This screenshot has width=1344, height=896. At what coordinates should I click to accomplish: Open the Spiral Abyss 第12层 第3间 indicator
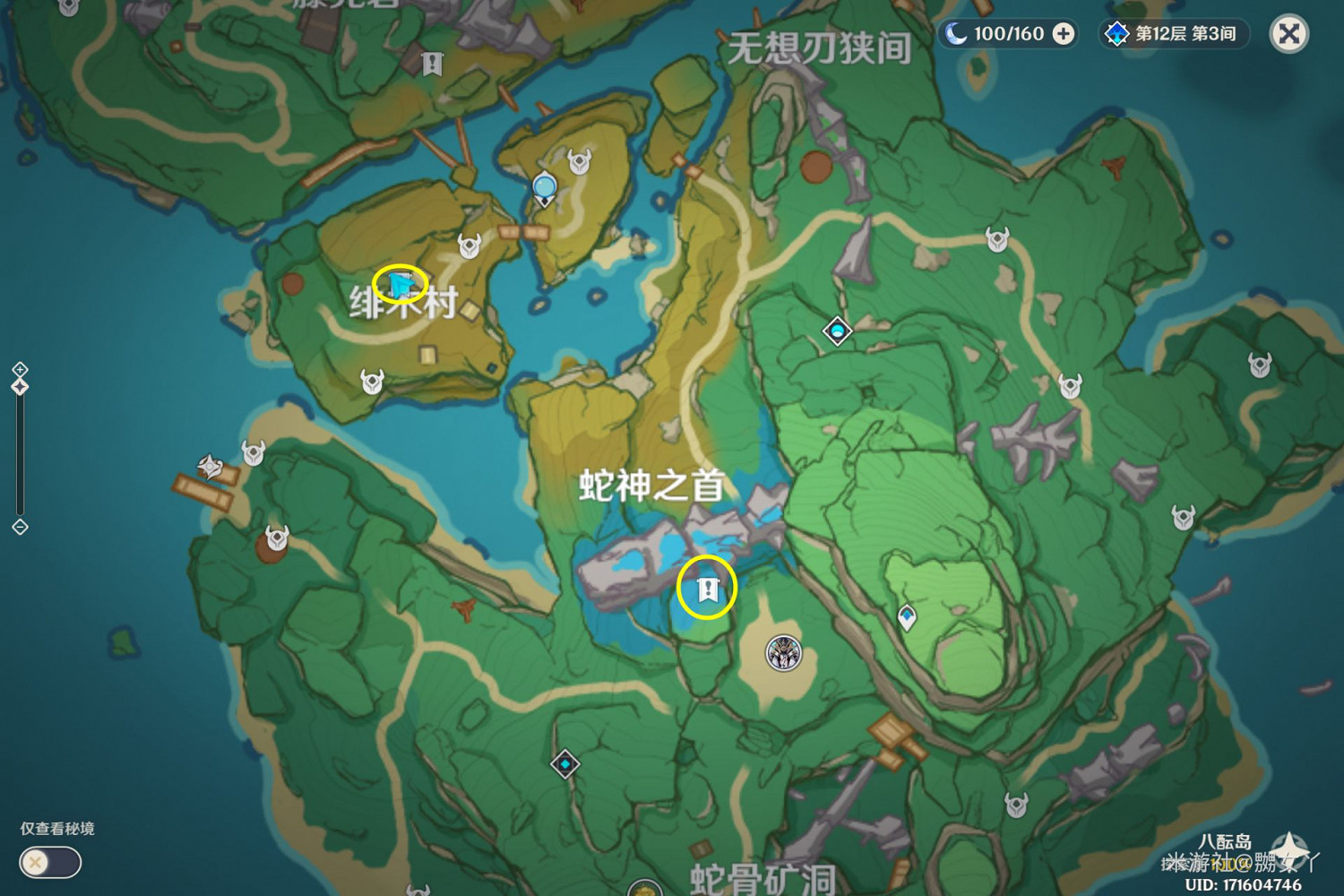pyautogui.click(x=1174, y=33)
